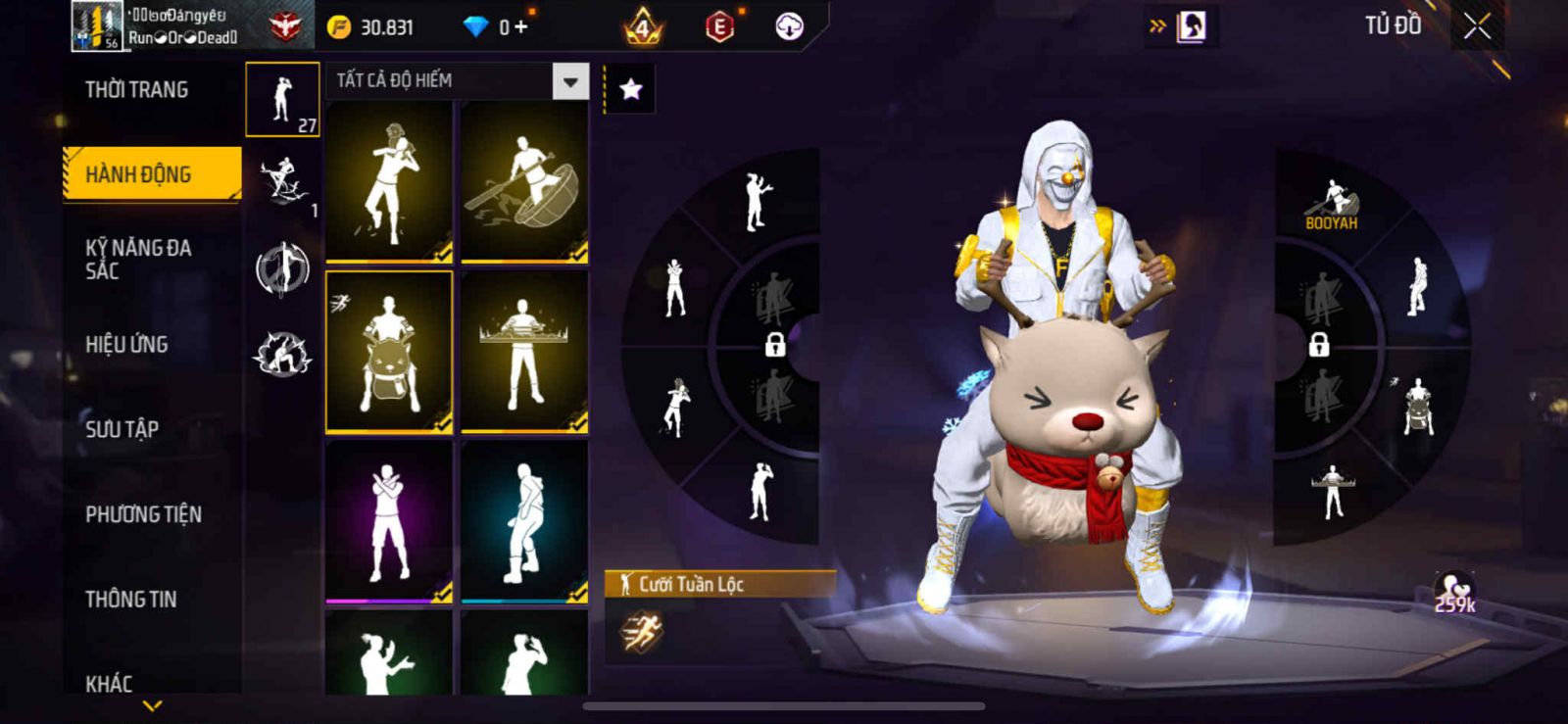The height and width of the screenshot is (724, 1568).
Task: Close the Tủ Đồ wardrobe screen
Action: tap(1477, 26)
